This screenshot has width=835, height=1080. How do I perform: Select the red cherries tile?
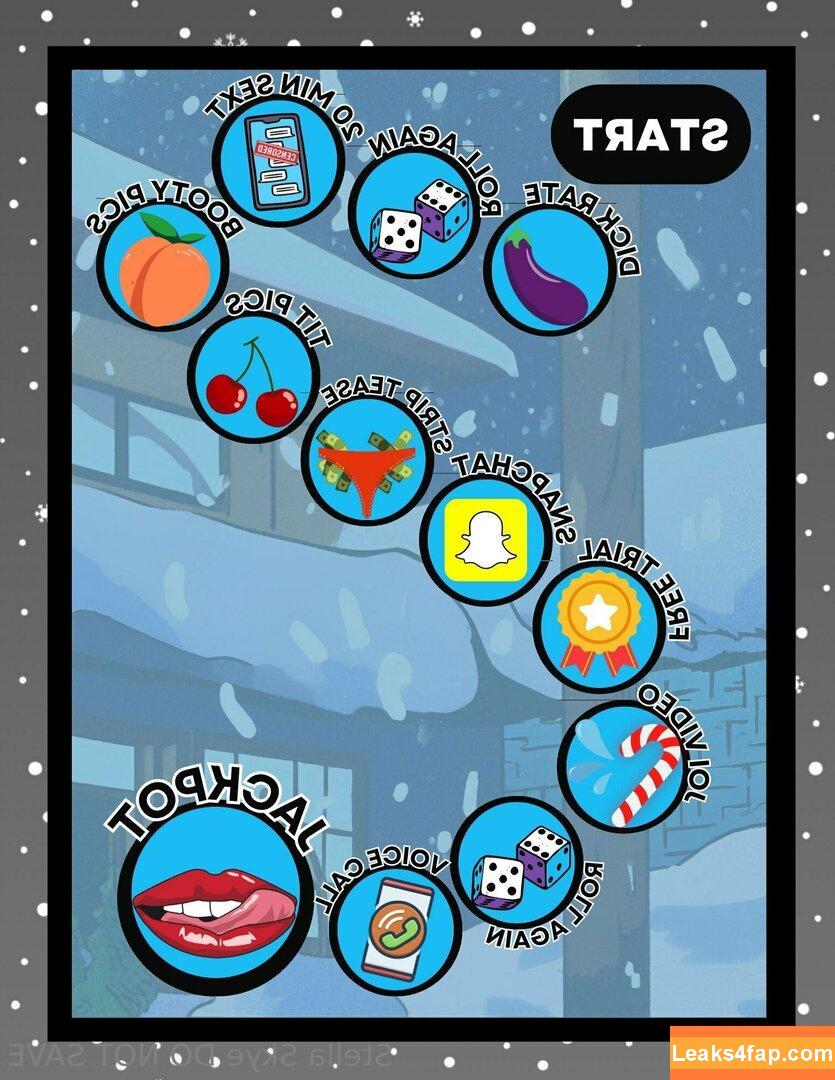point(251,380)
